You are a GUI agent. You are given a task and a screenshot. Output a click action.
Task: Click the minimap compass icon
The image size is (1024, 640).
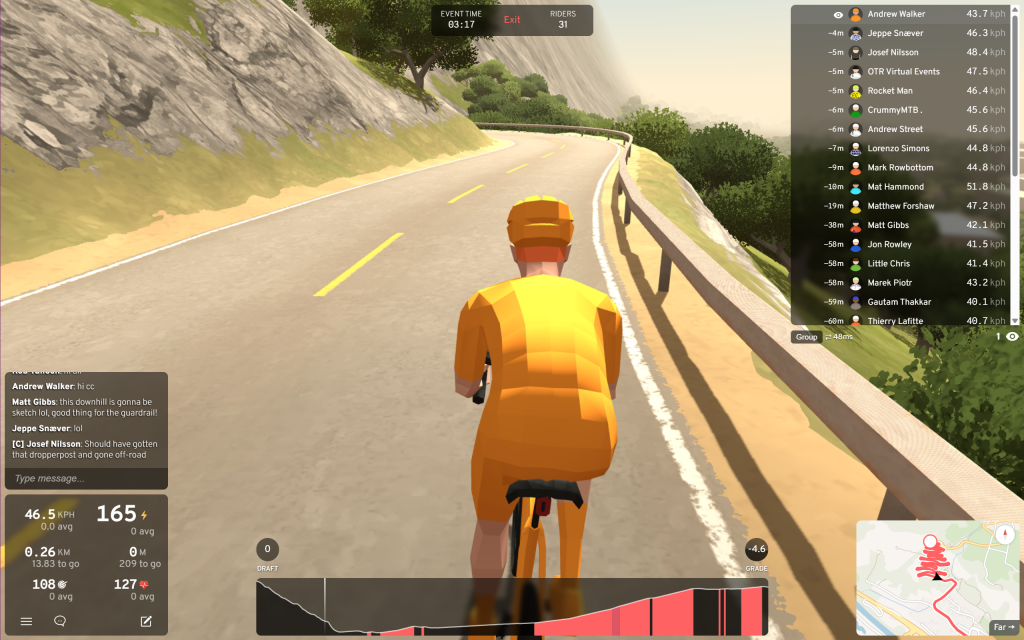(1003, 534)
